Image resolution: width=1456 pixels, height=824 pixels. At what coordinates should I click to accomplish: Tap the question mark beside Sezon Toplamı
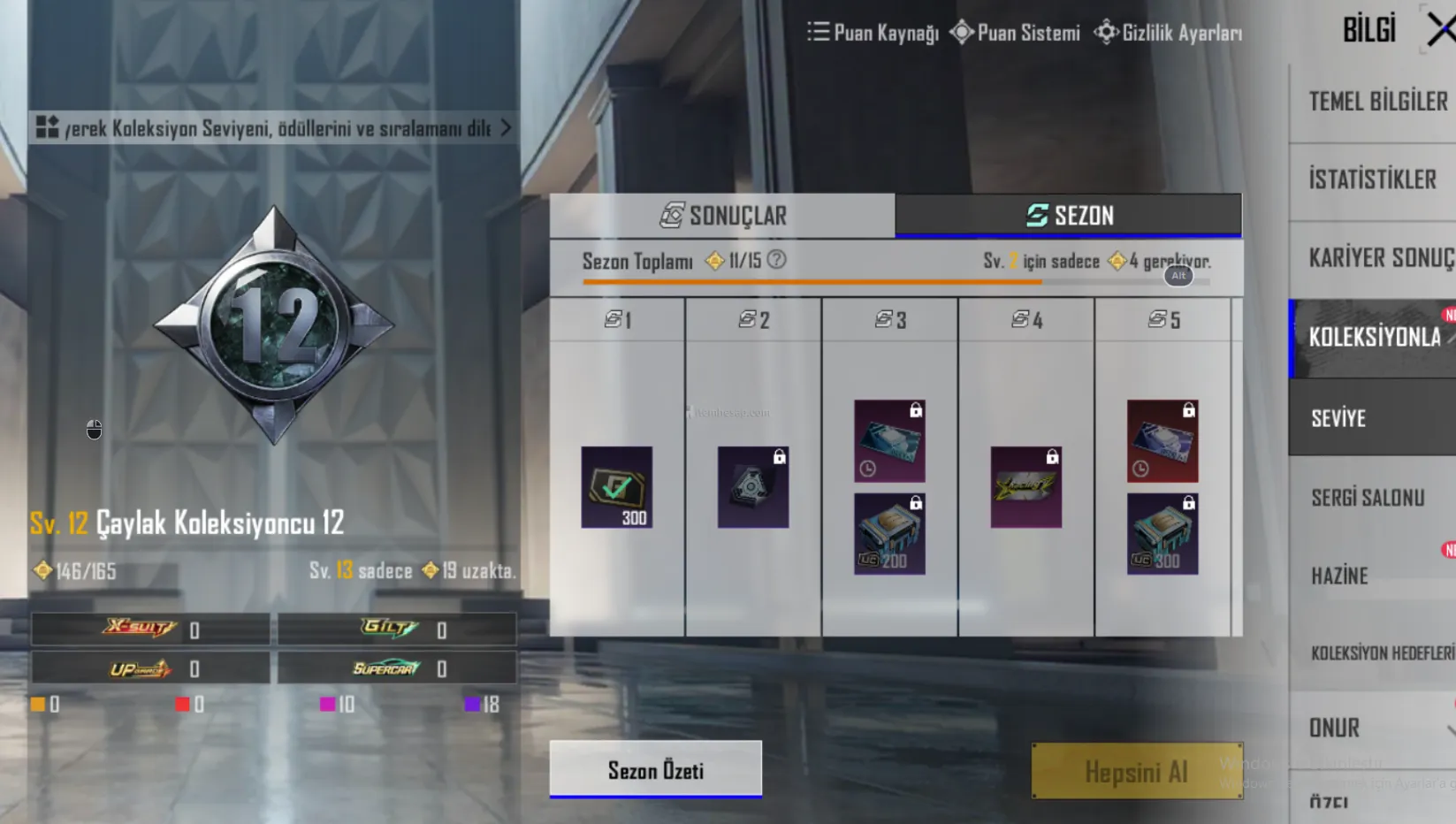pos(776,260)
